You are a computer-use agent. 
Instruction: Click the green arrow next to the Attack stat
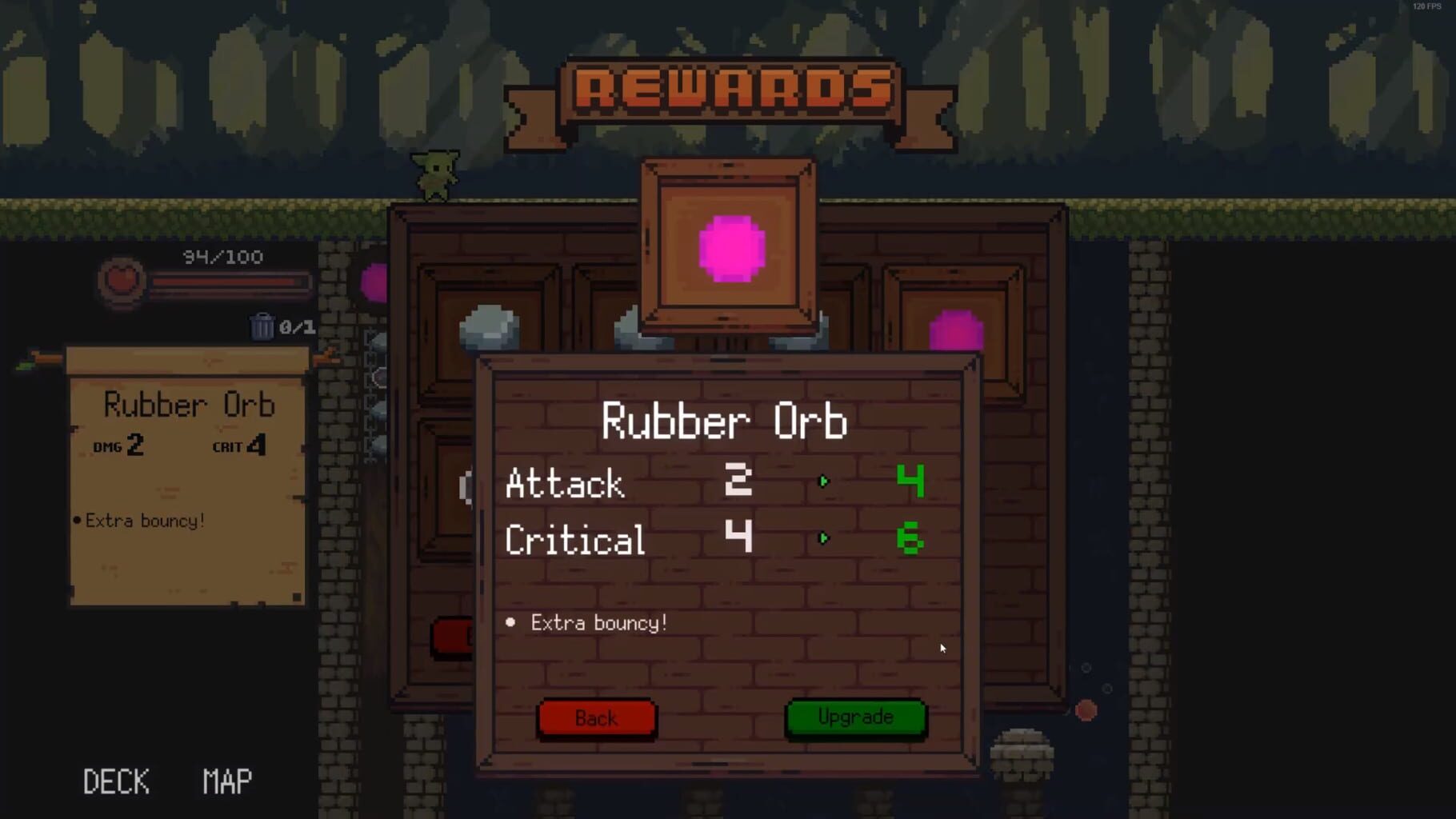[824, 481]
